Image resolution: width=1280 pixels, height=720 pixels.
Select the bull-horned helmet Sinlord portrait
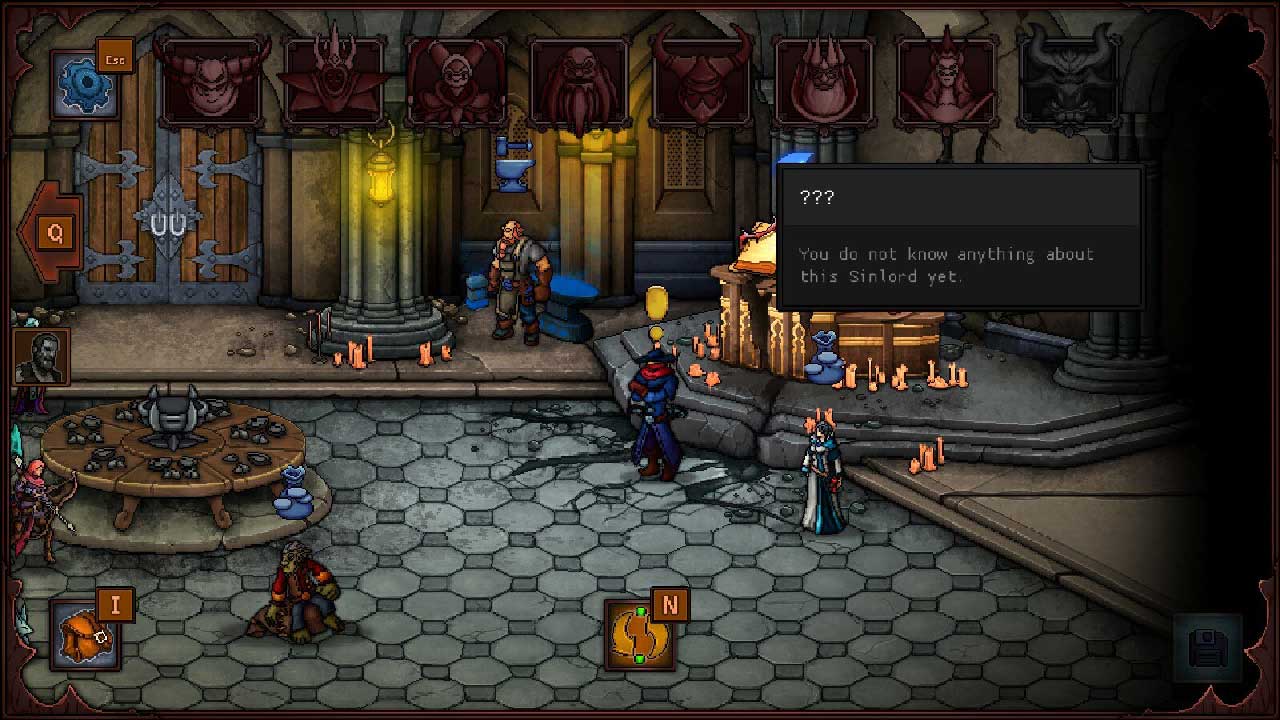pyautogui.click(x=702, y=82)
